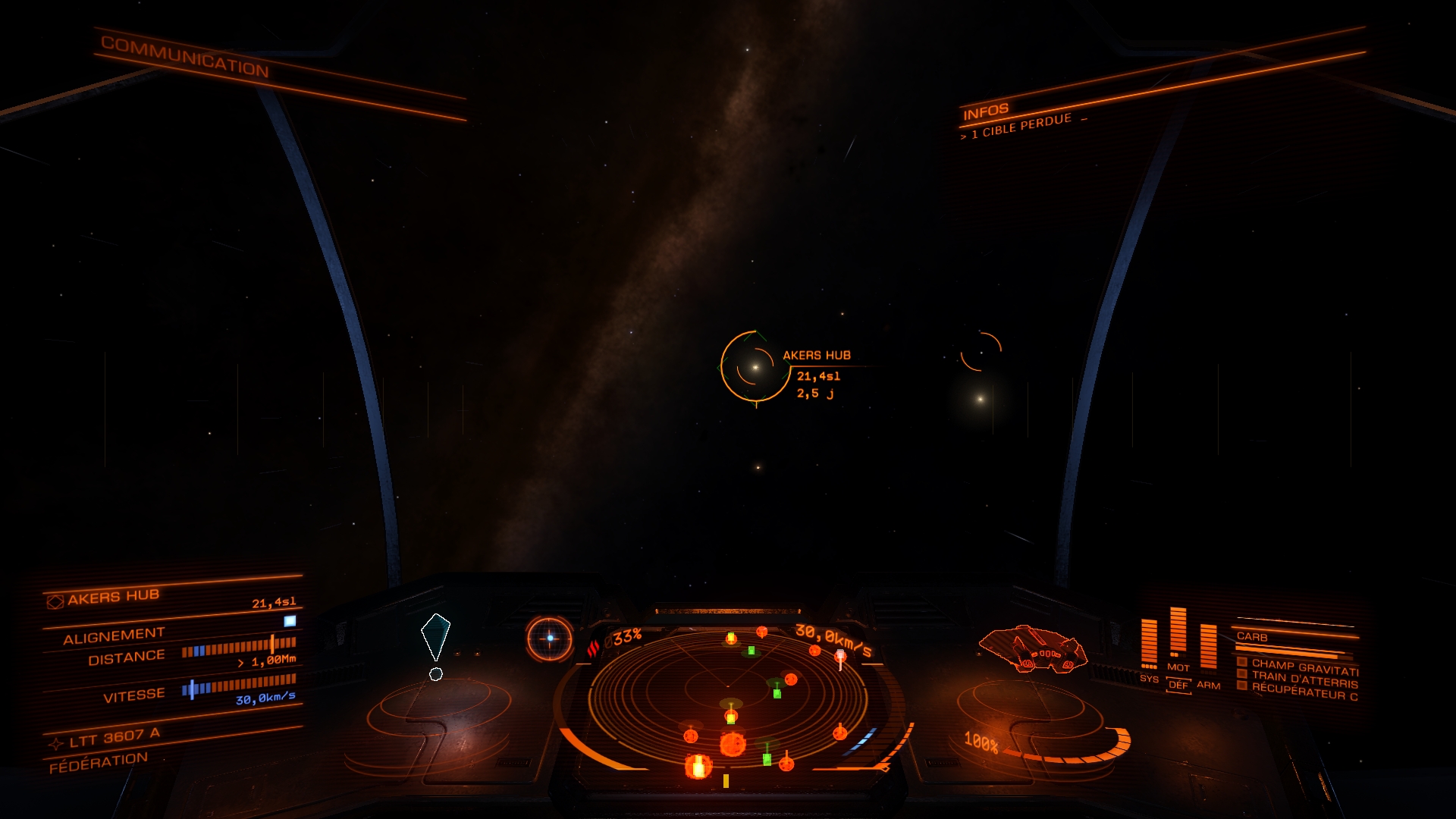Click the LTT 3607 A system label
Screen dimensions: 1456x819
114,738
